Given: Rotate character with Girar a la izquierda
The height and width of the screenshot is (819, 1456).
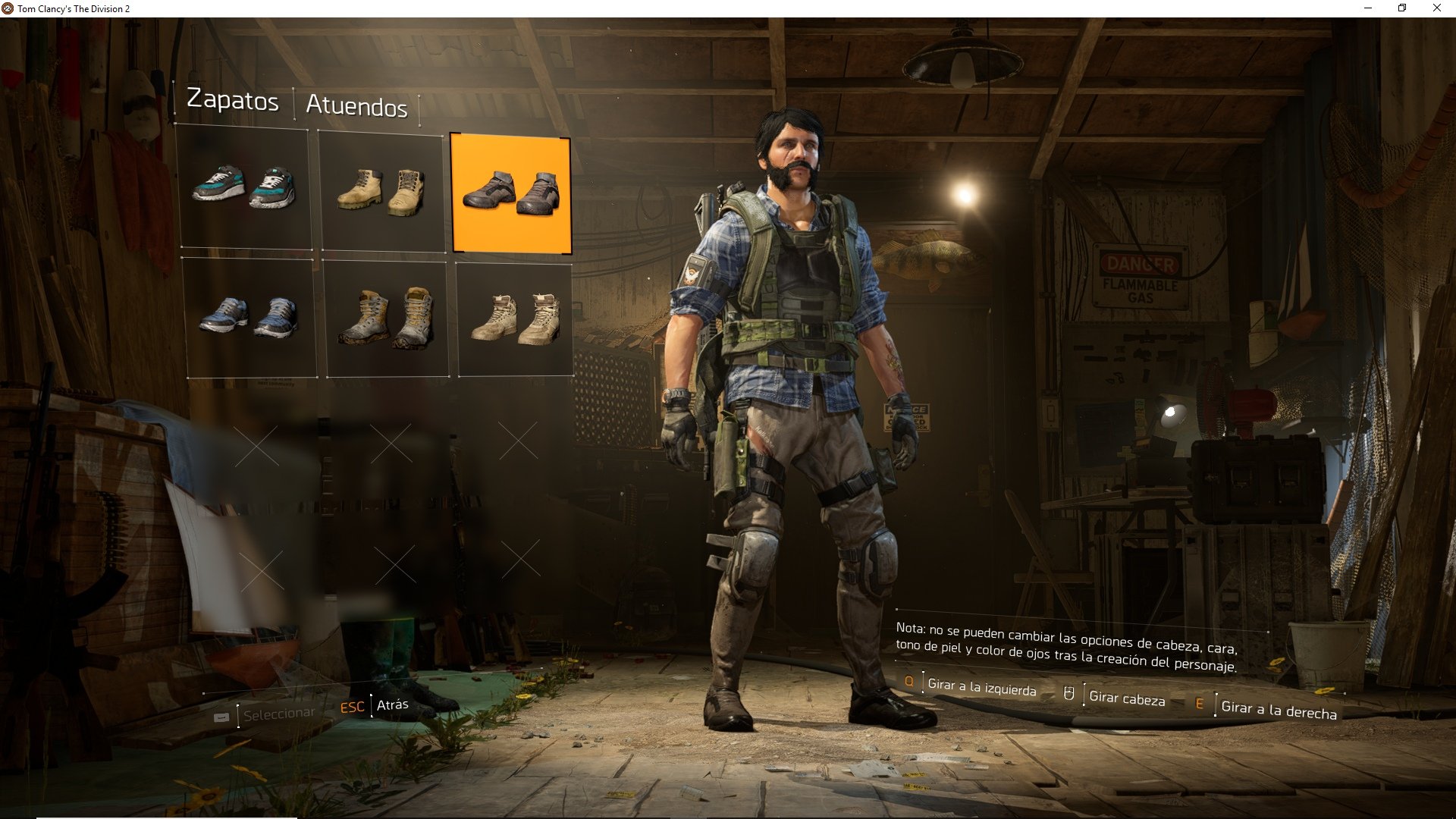Looking at the screenshot, I should coord(981,687).
